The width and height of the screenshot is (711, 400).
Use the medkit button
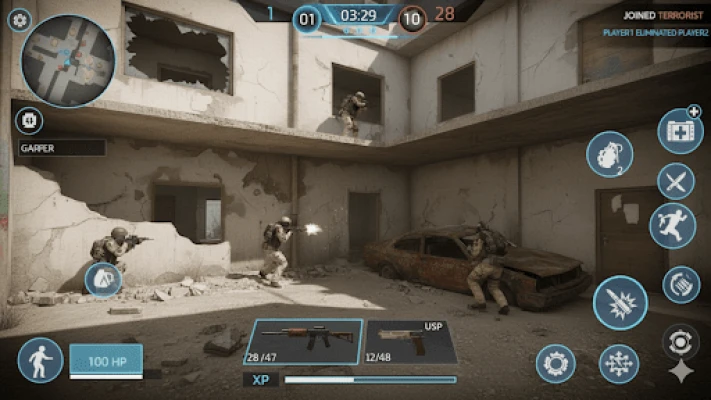680,131
